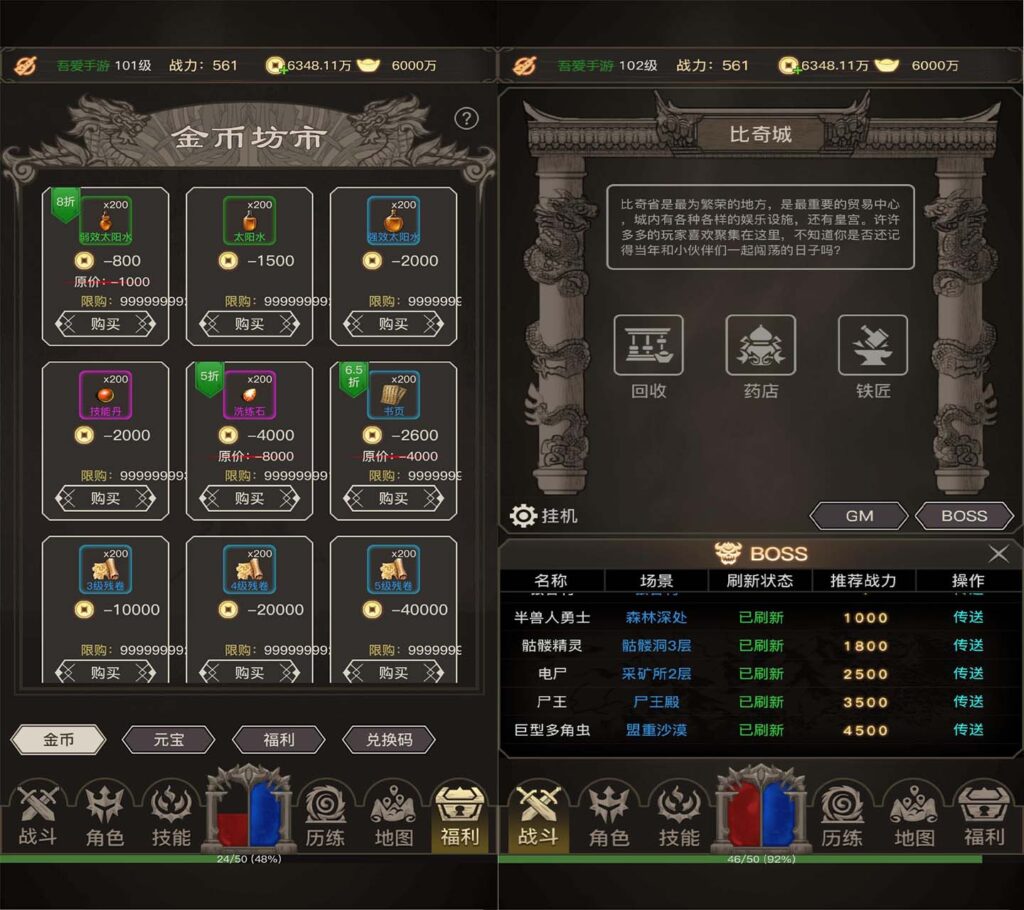Open the GM button

[x=859, y=516]
